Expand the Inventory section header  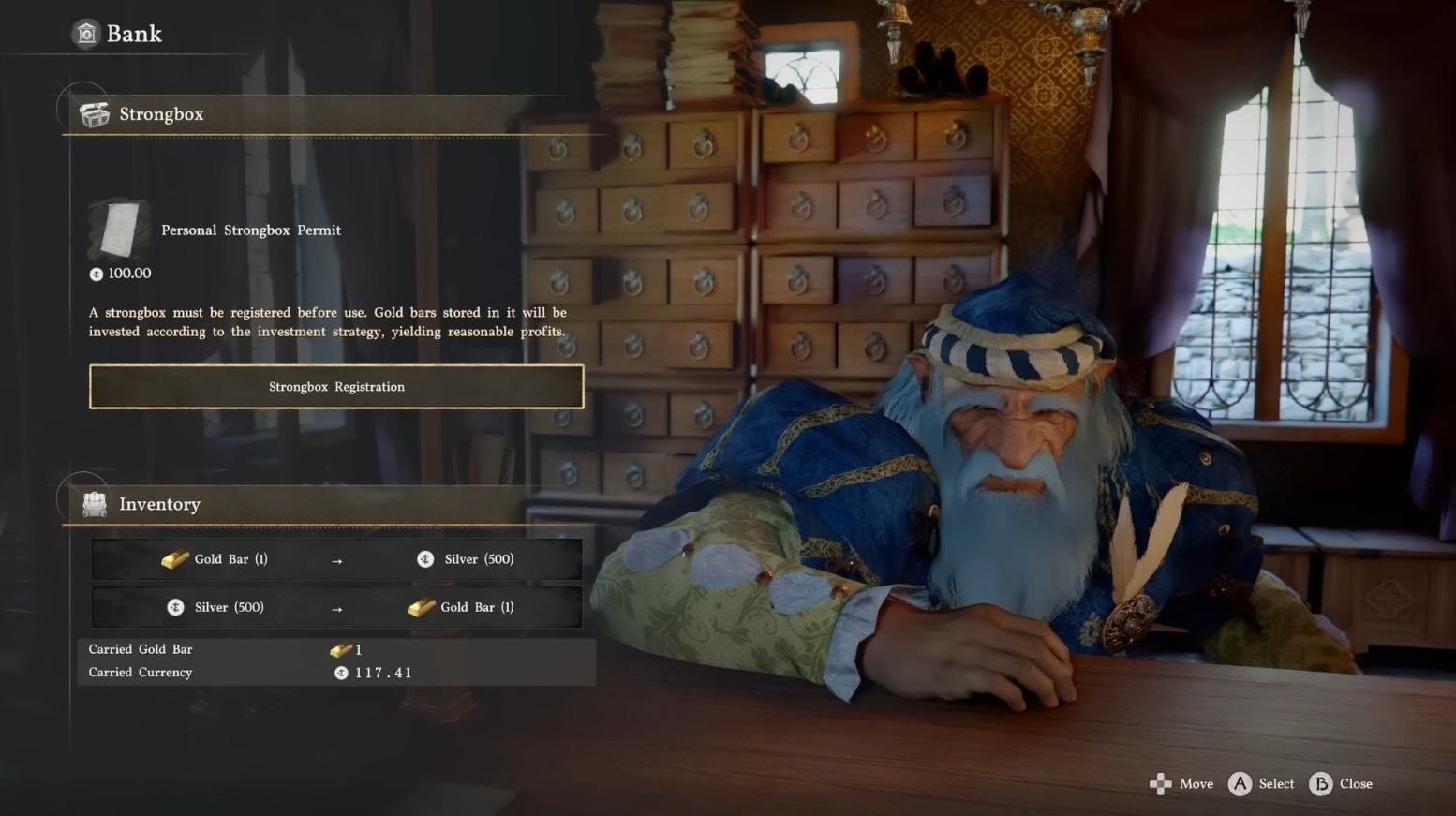pyautogui.click(x=159, y=504)
